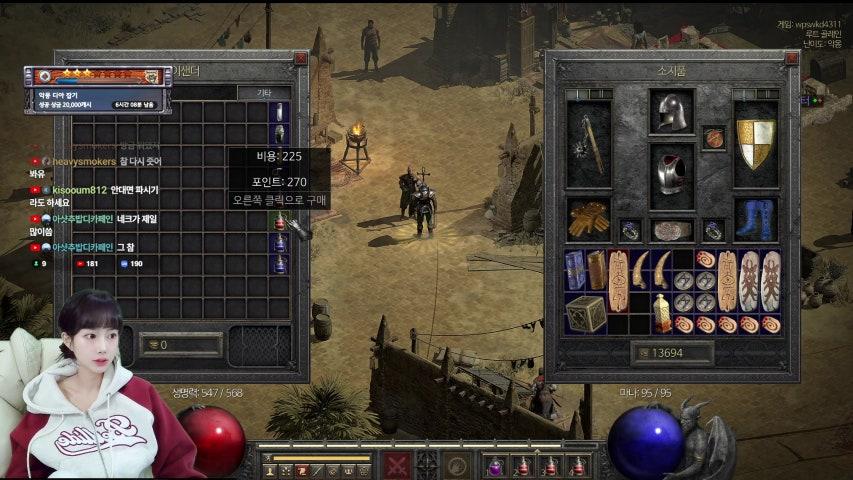Viewport: 853px width, 480px height.
Task: Click the inventory gold amount button
Action: click(x=671, y=353)
